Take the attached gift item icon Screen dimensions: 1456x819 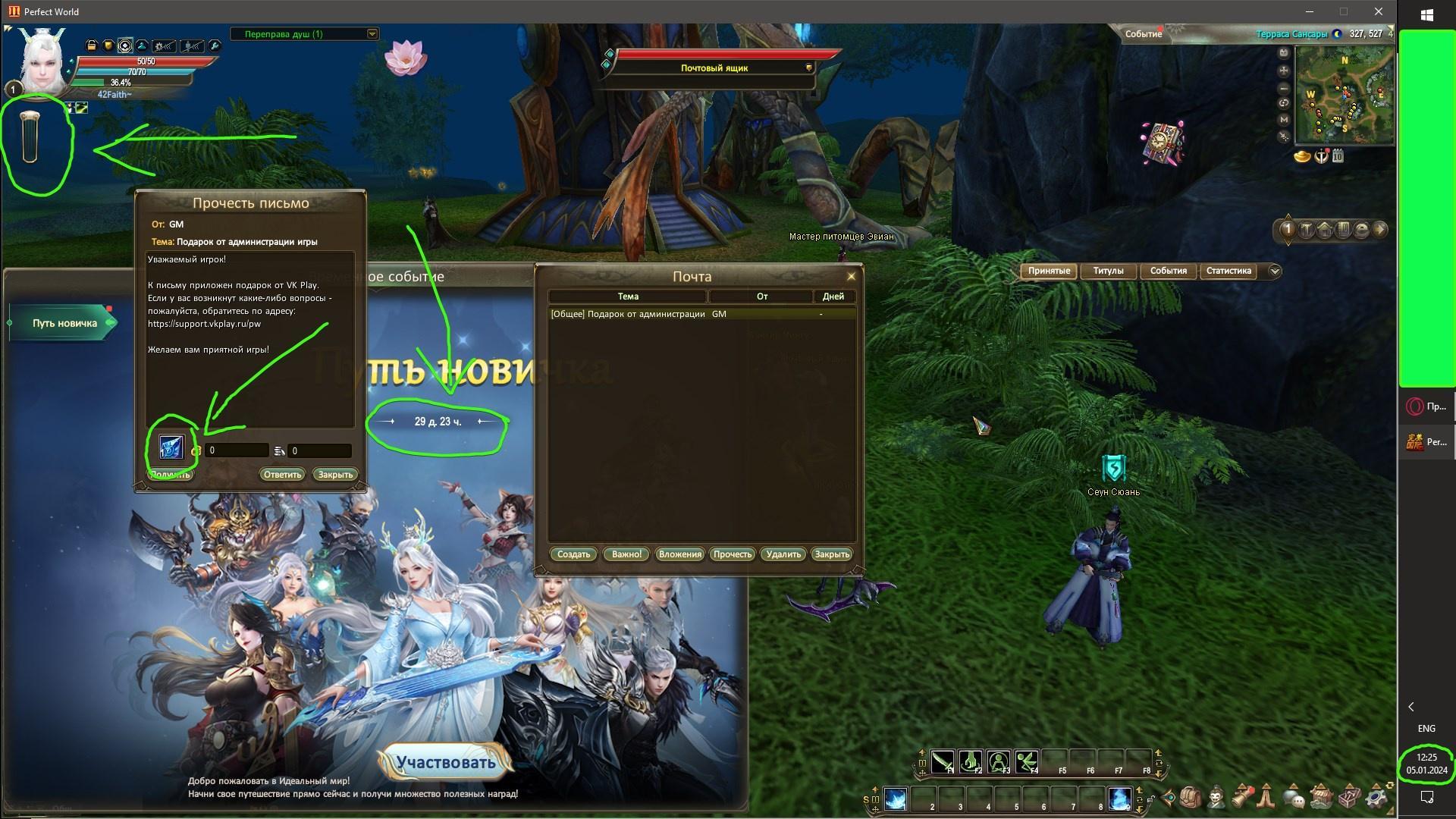171,448
